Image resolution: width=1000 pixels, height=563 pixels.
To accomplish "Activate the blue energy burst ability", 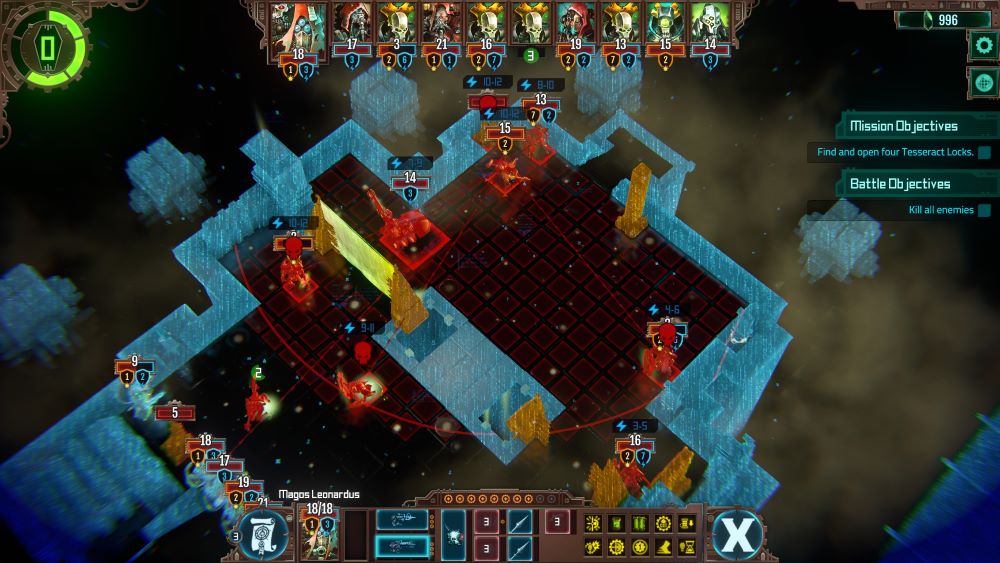I will click(x=453, y=534).
